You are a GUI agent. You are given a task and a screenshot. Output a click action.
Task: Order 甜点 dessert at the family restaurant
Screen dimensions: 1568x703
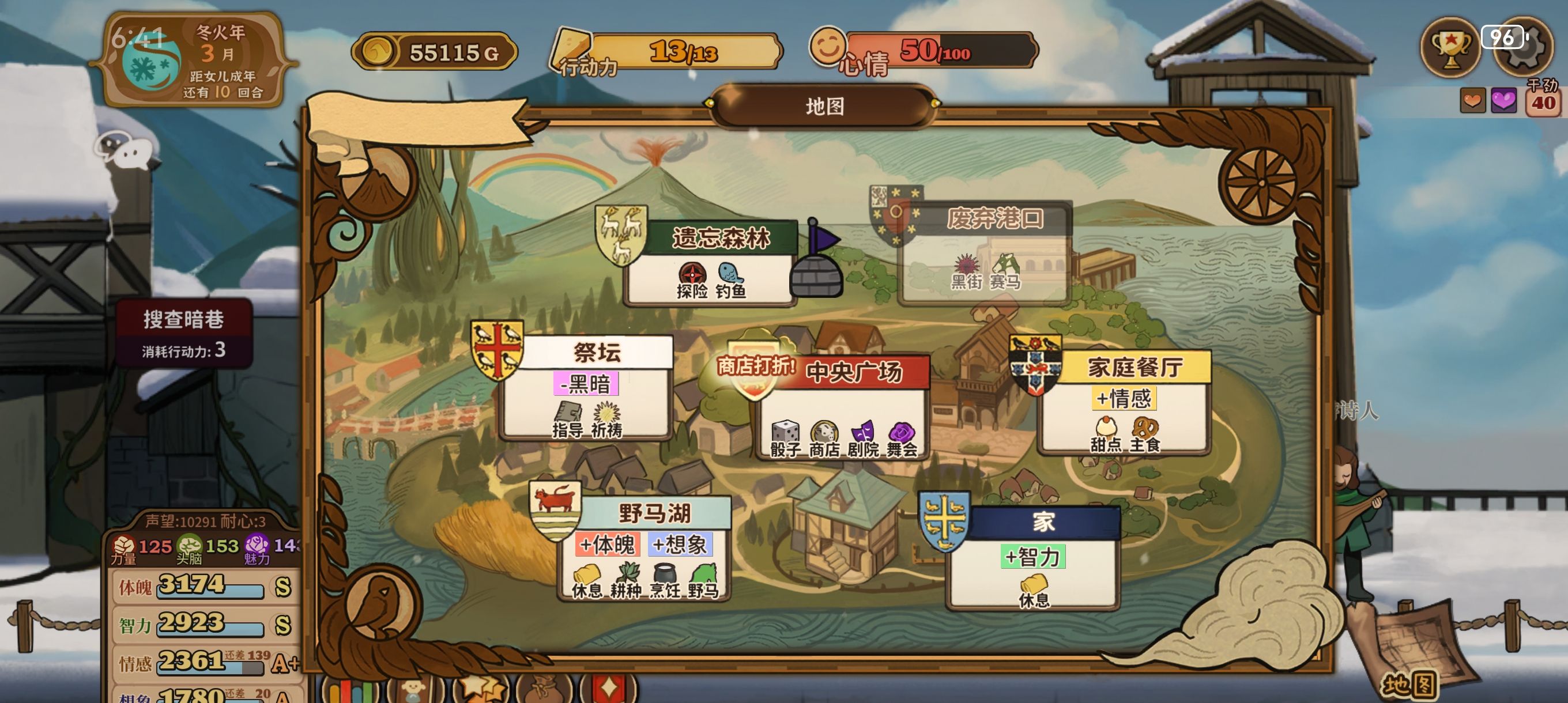pyautogui.click(x=1106, y=434)
